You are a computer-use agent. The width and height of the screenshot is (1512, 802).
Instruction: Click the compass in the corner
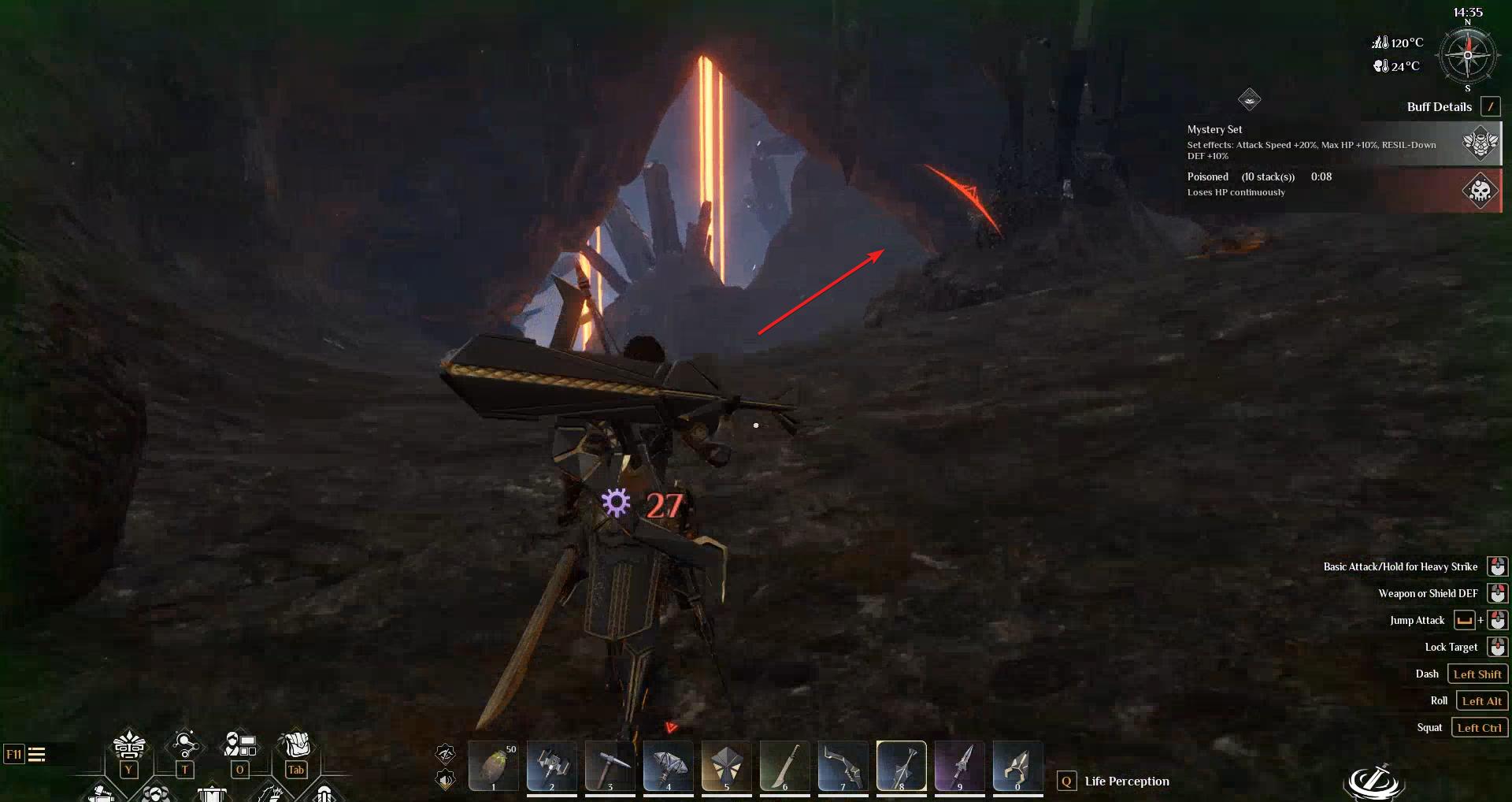click(1467, 56)
